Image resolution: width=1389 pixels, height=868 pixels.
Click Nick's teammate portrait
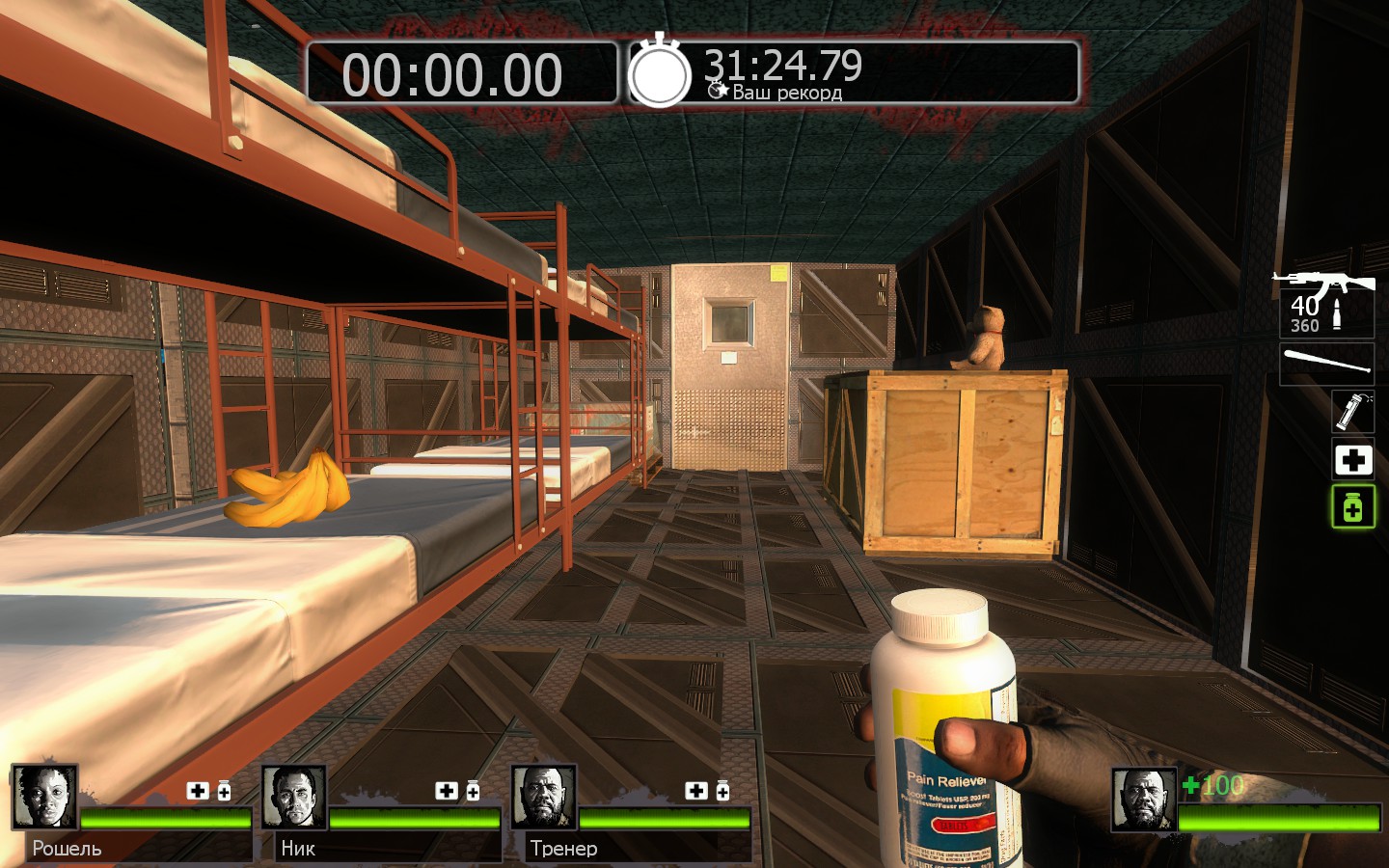[x=293, y=798]
